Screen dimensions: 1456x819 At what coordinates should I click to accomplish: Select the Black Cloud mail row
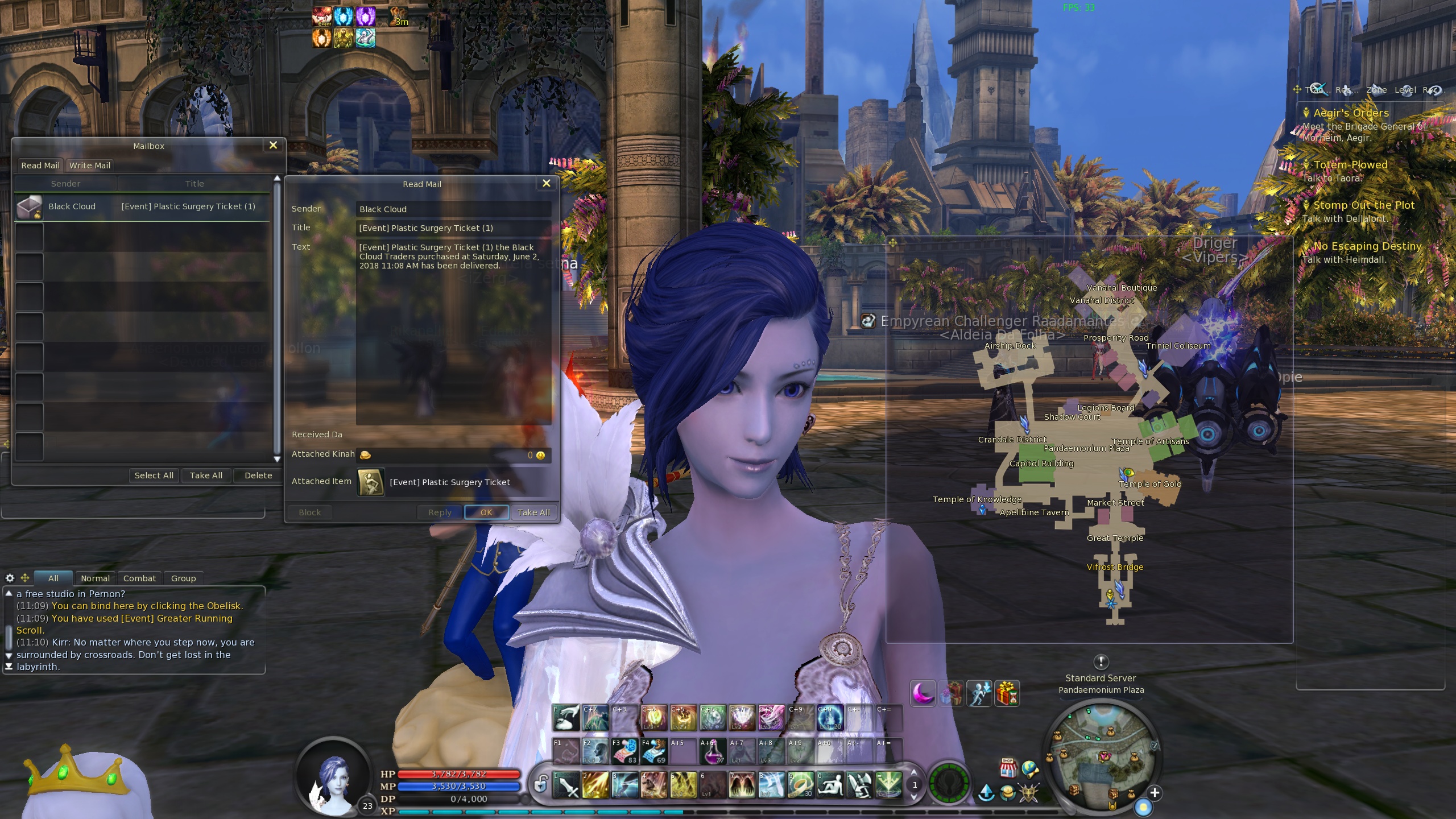point(142,206)
